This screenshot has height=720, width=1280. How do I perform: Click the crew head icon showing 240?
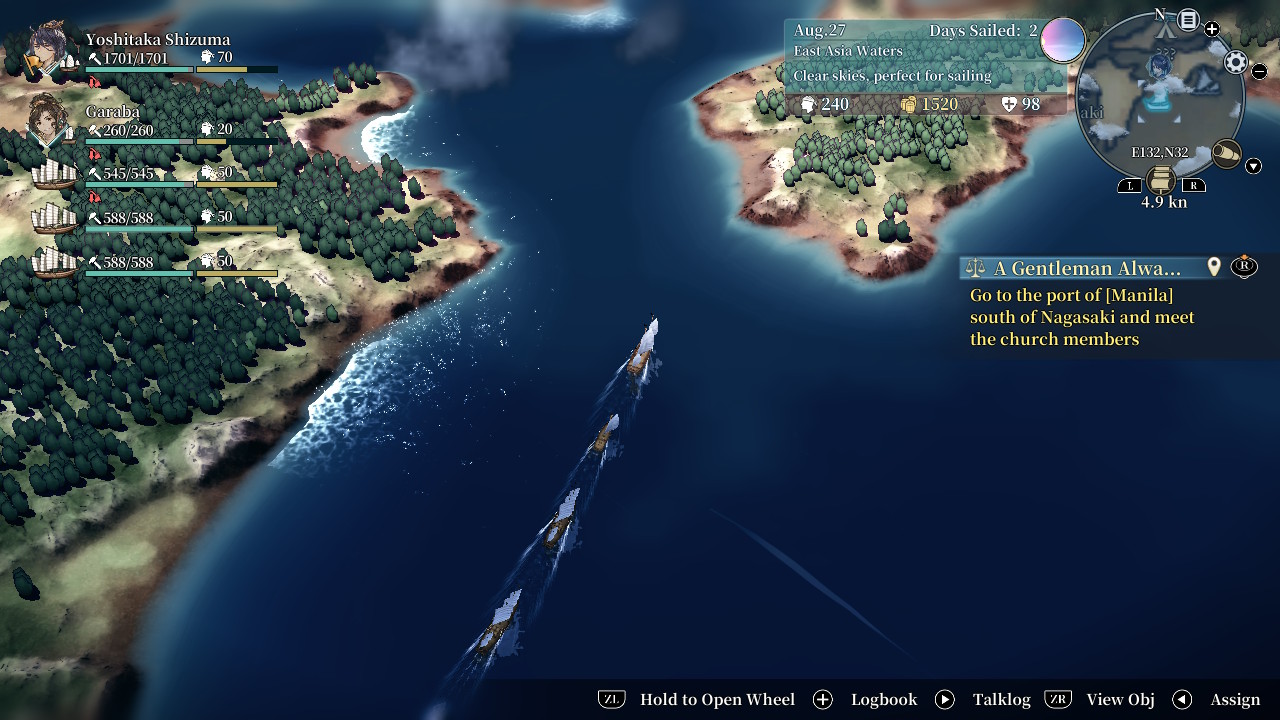[811, 104]
